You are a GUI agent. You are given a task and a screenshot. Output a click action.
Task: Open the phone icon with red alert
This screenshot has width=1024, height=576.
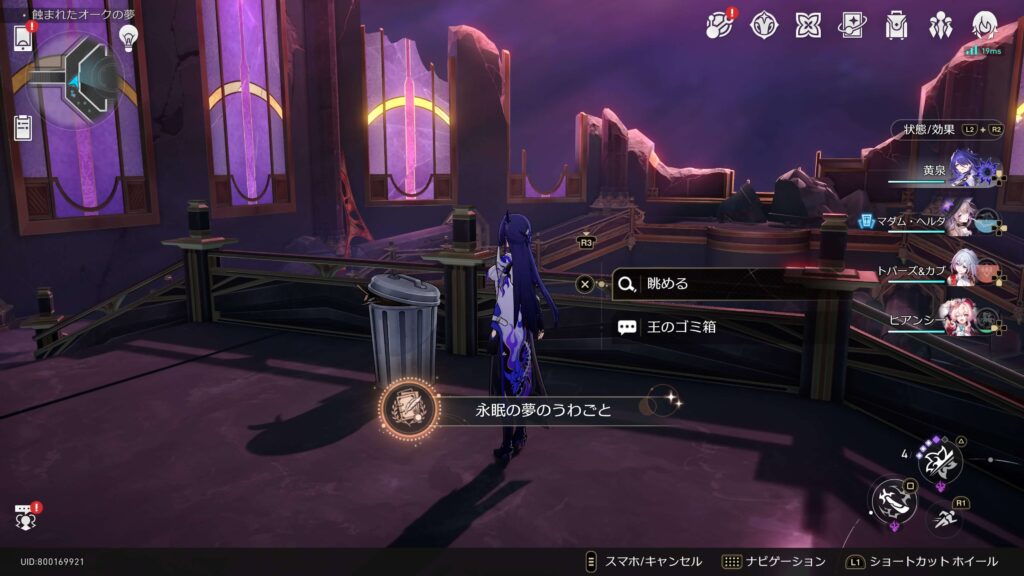[x=24, y=38]
